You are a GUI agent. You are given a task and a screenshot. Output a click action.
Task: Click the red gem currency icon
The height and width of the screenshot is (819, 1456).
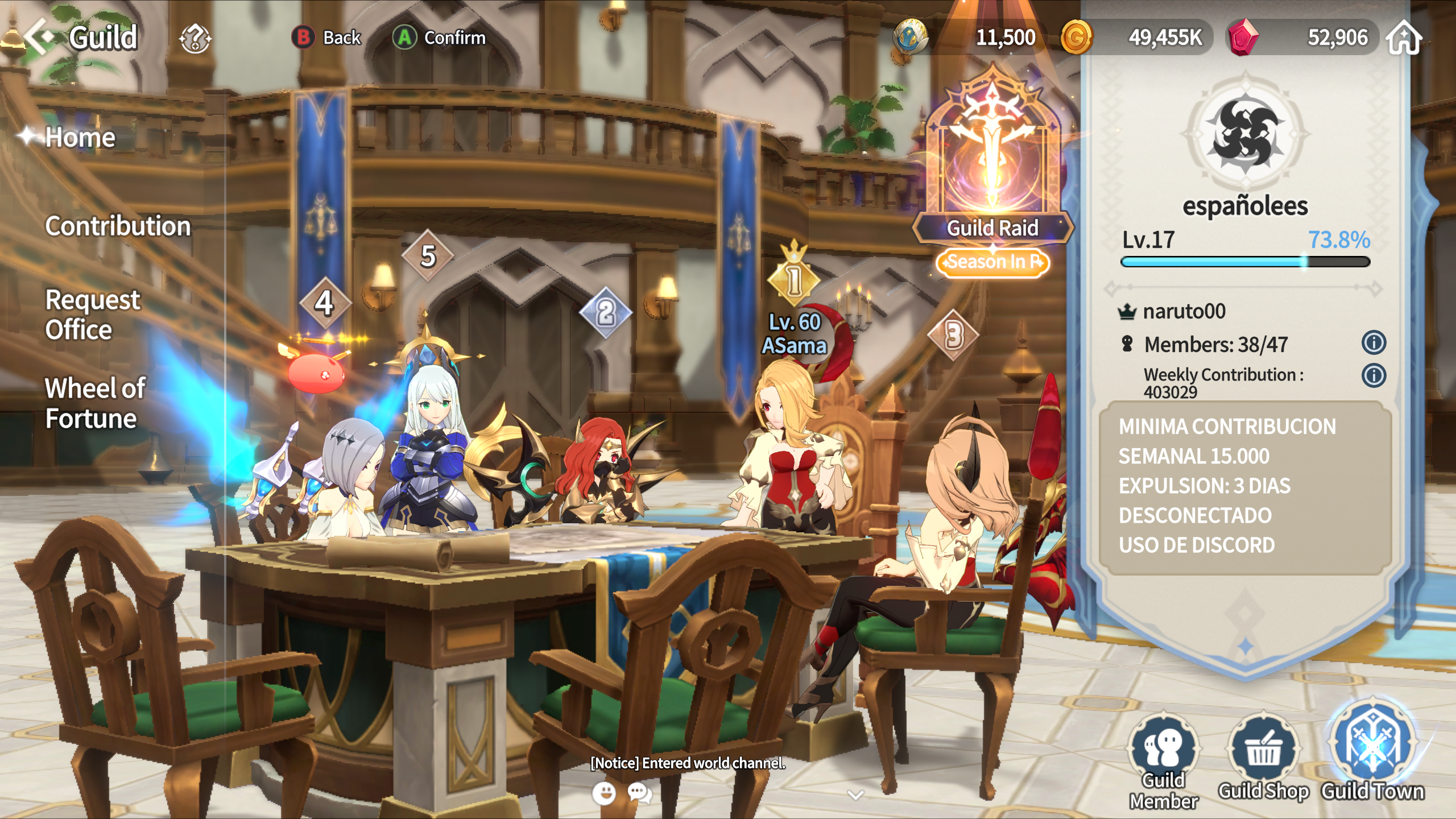(x=1243, y=38)
